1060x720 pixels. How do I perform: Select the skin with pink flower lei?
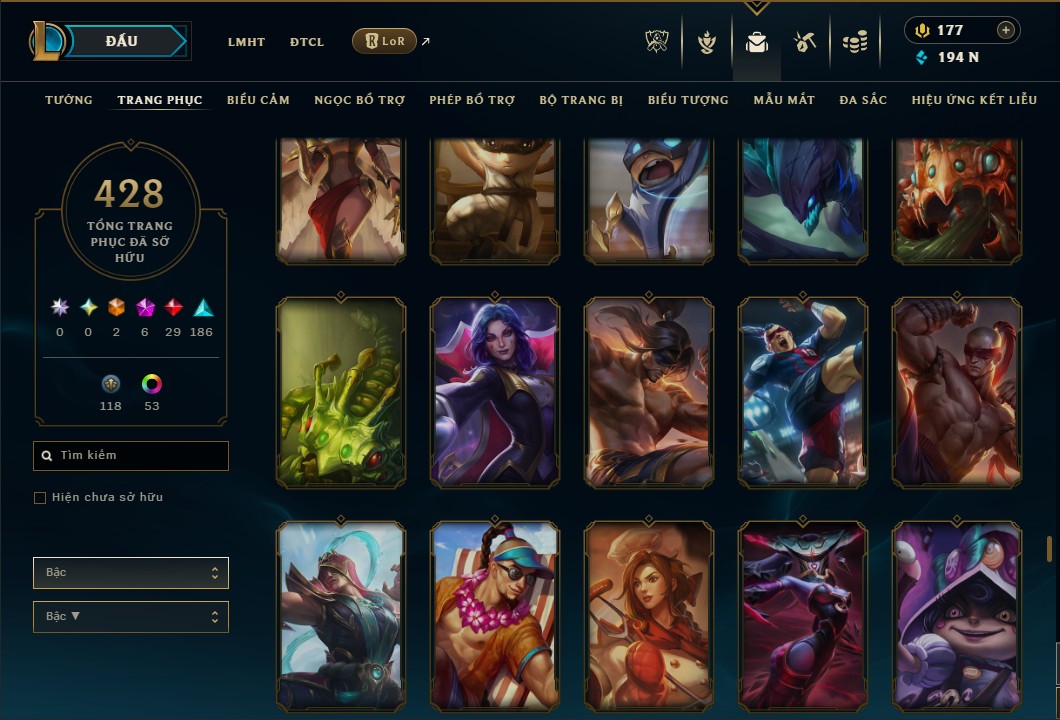pyautogui.click(x=495, y=615)
